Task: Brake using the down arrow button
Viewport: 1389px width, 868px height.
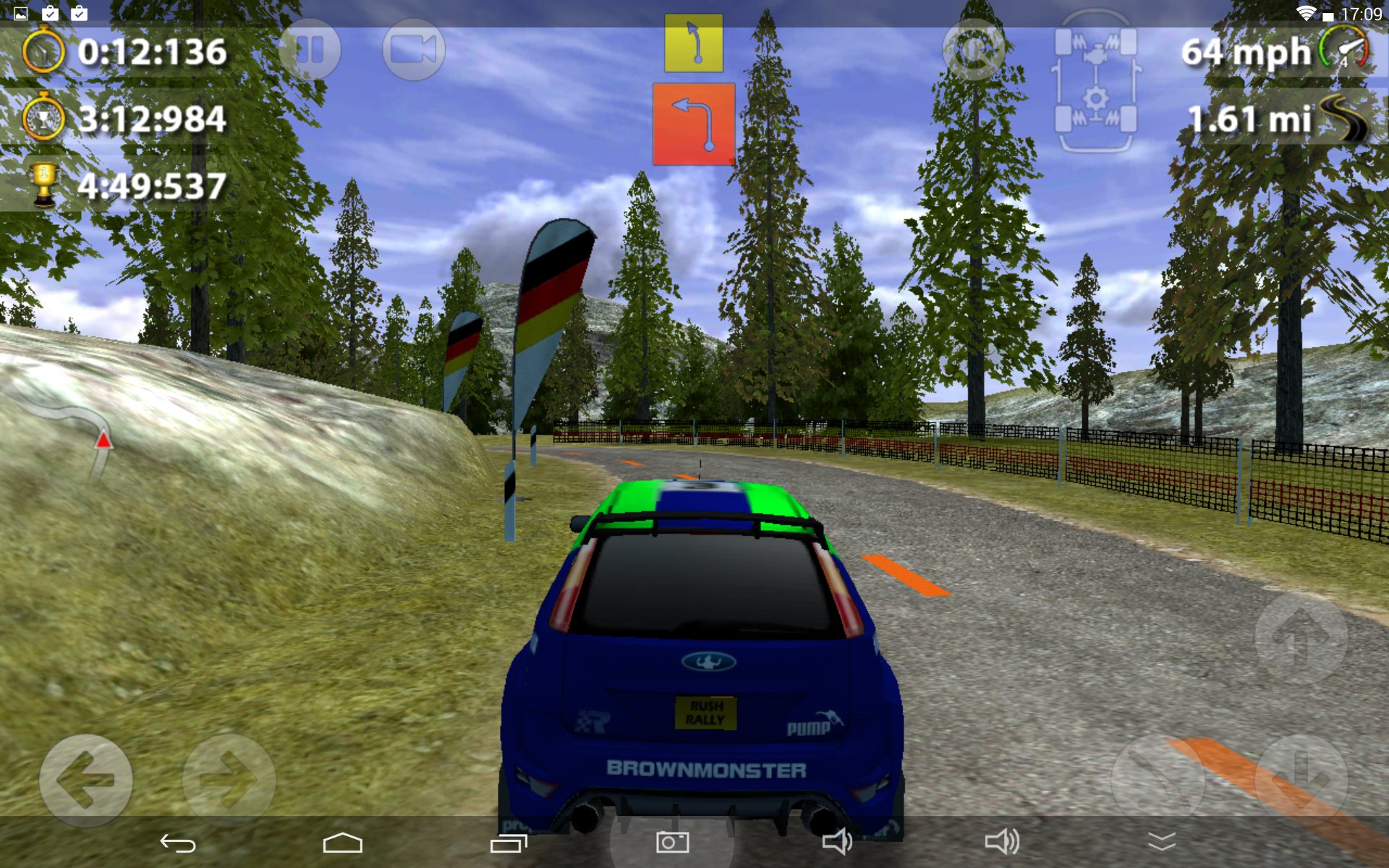Action: pyautogui.click(x=1301, y=780)
